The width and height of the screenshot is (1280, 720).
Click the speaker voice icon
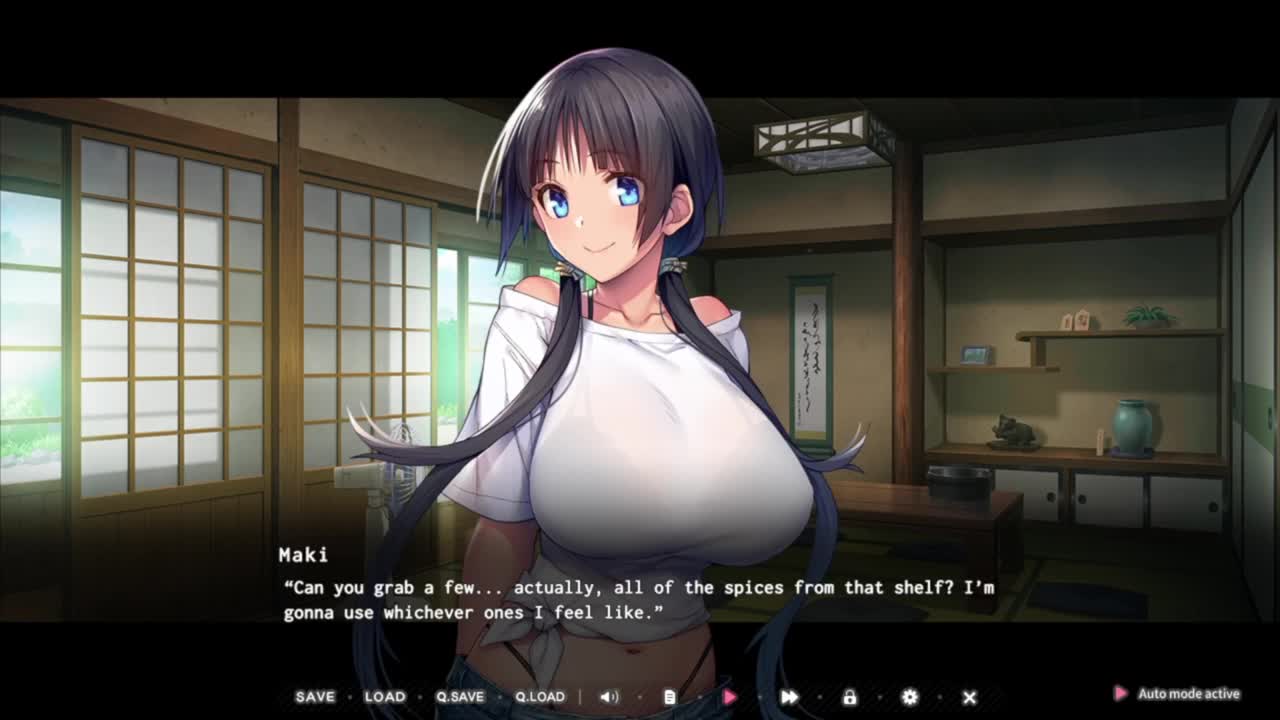(x=609, y=697)
